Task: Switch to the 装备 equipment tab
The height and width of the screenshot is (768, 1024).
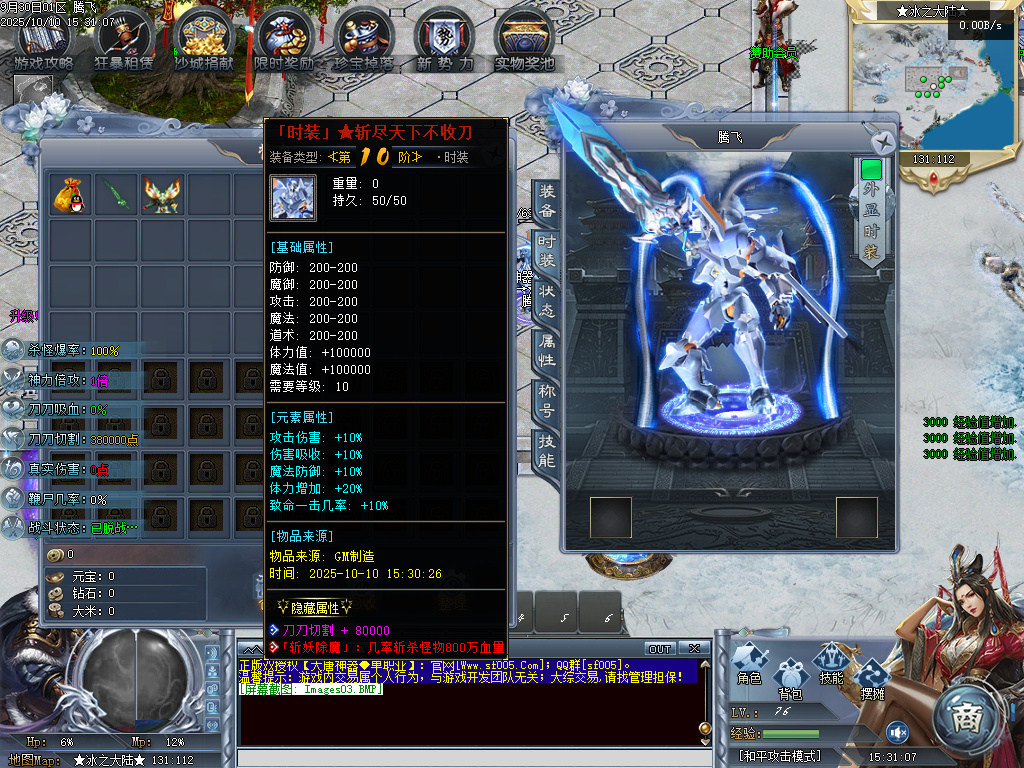Action: tap(547, 201)
